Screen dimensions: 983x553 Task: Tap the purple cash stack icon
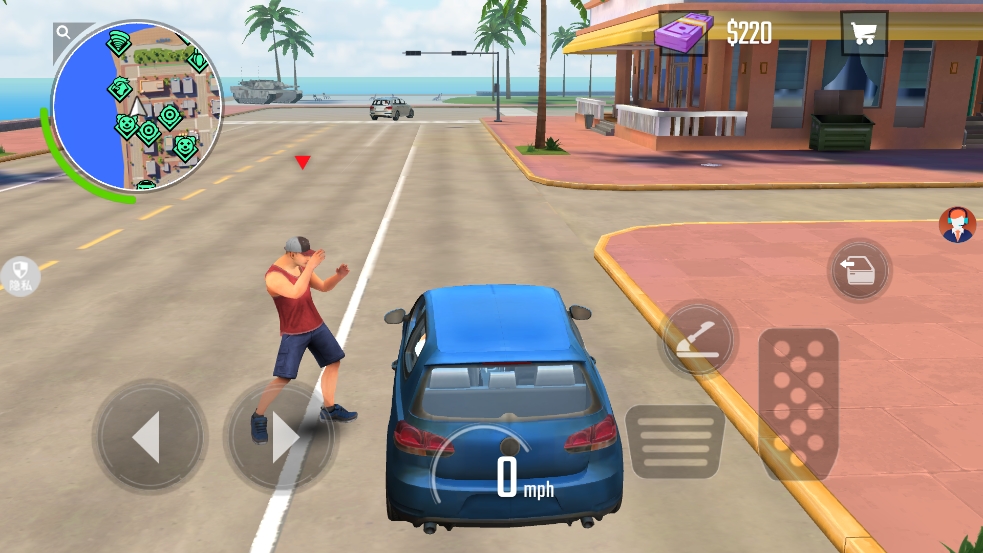tap(682, 34)
